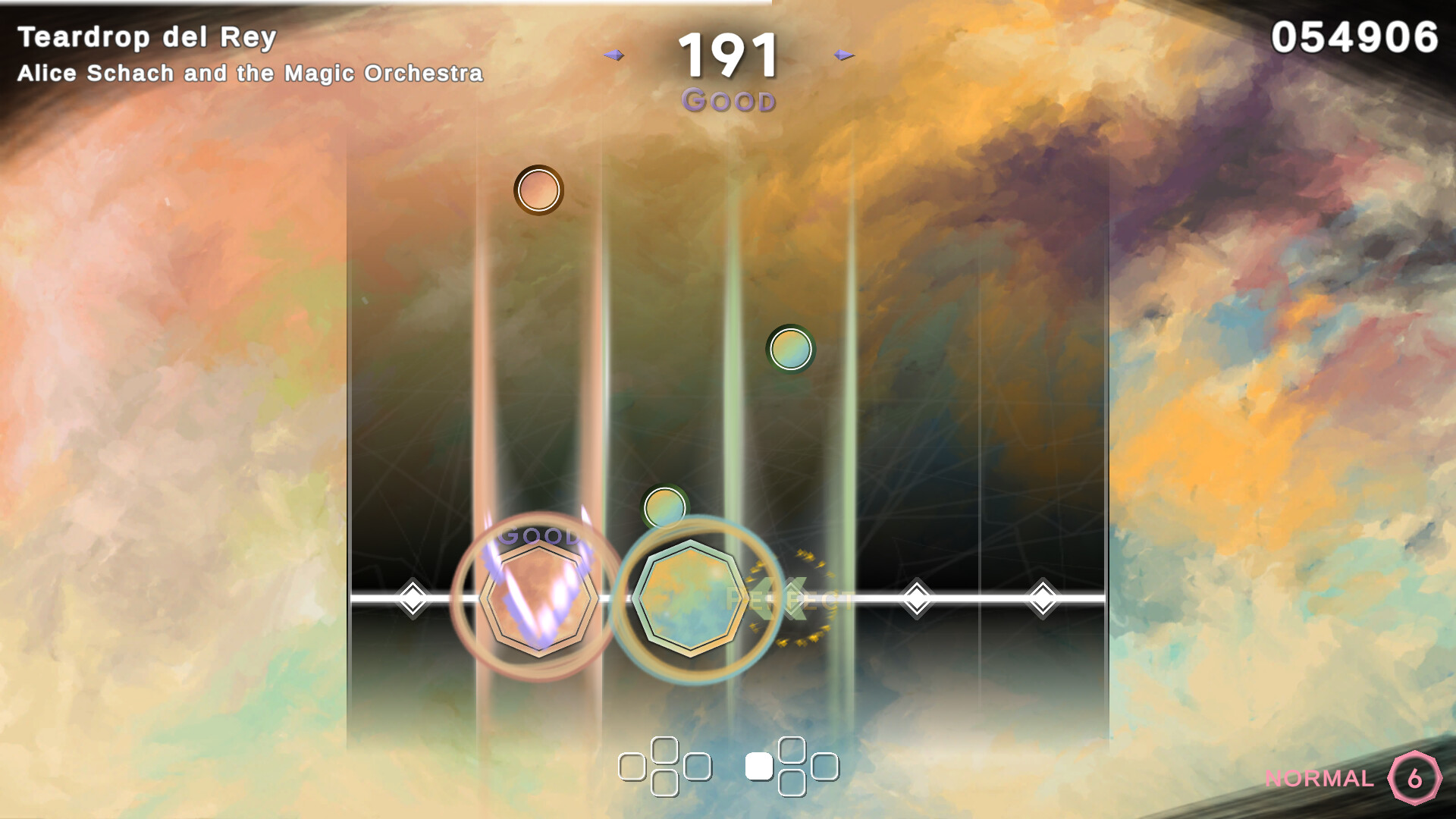Click the GOOD judgment text below the combo
The height and width of the screenshot is (819, 1456).
pyautogui.click(x=729, y=99)
